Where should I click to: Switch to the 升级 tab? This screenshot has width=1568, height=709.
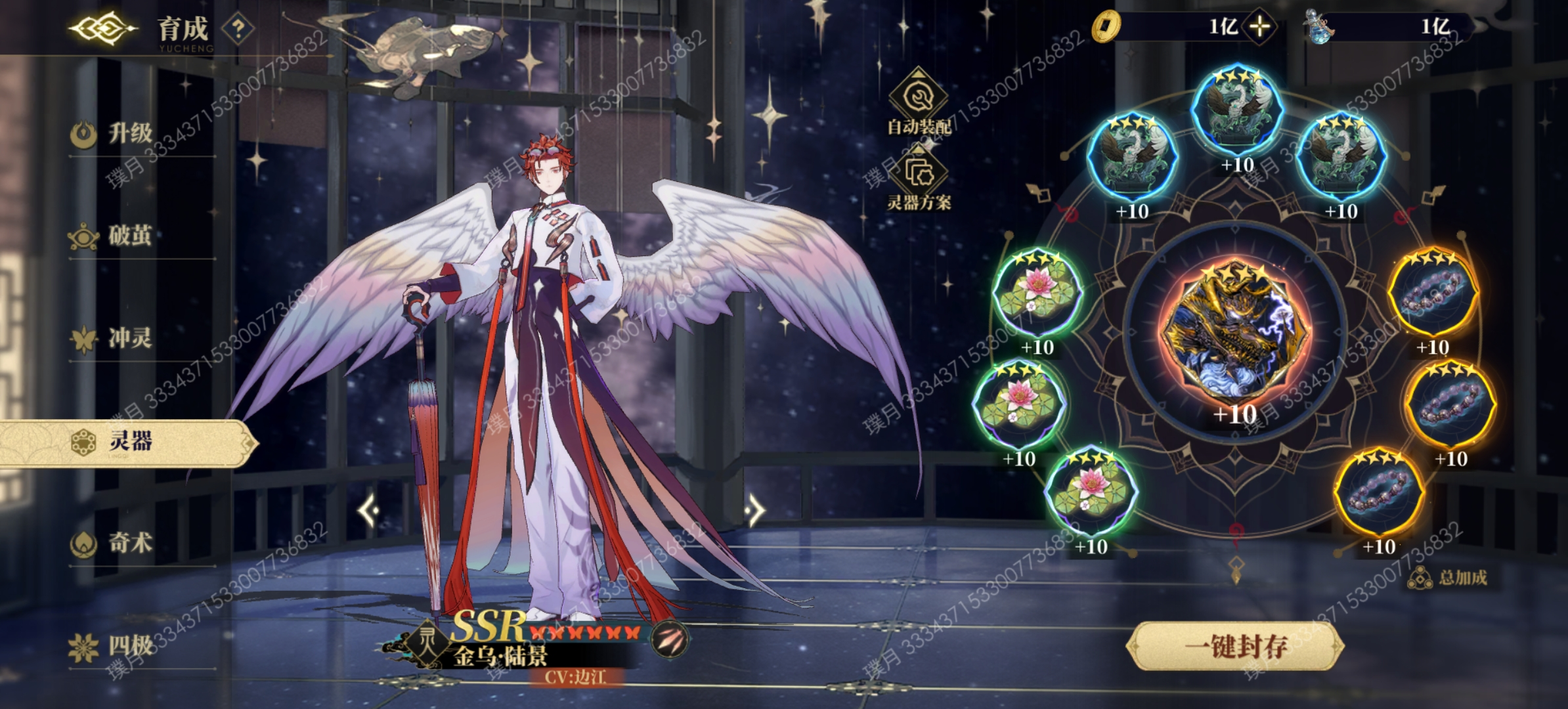point(130,134)
